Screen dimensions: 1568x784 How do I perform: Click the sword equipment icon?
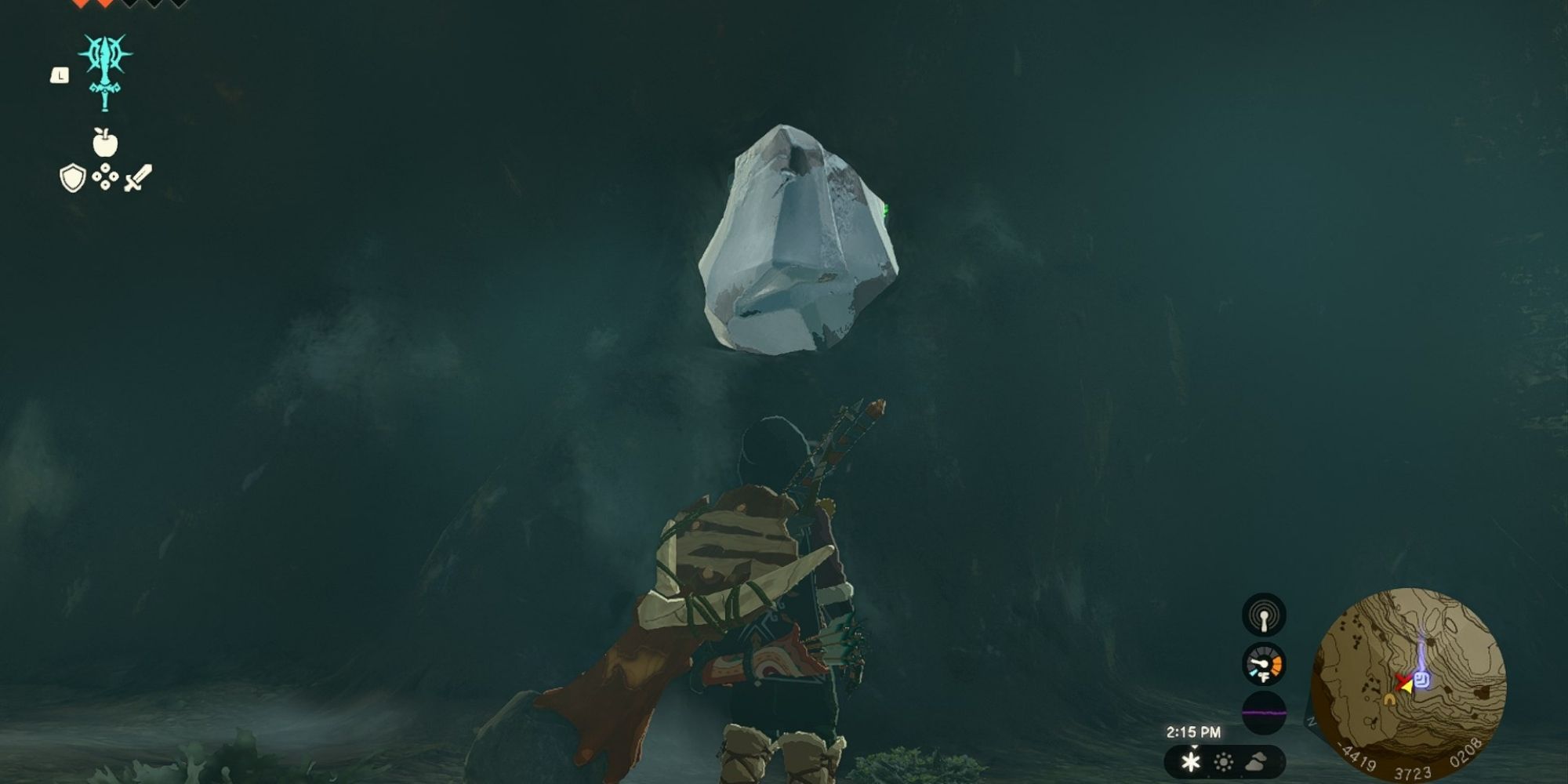138,177
